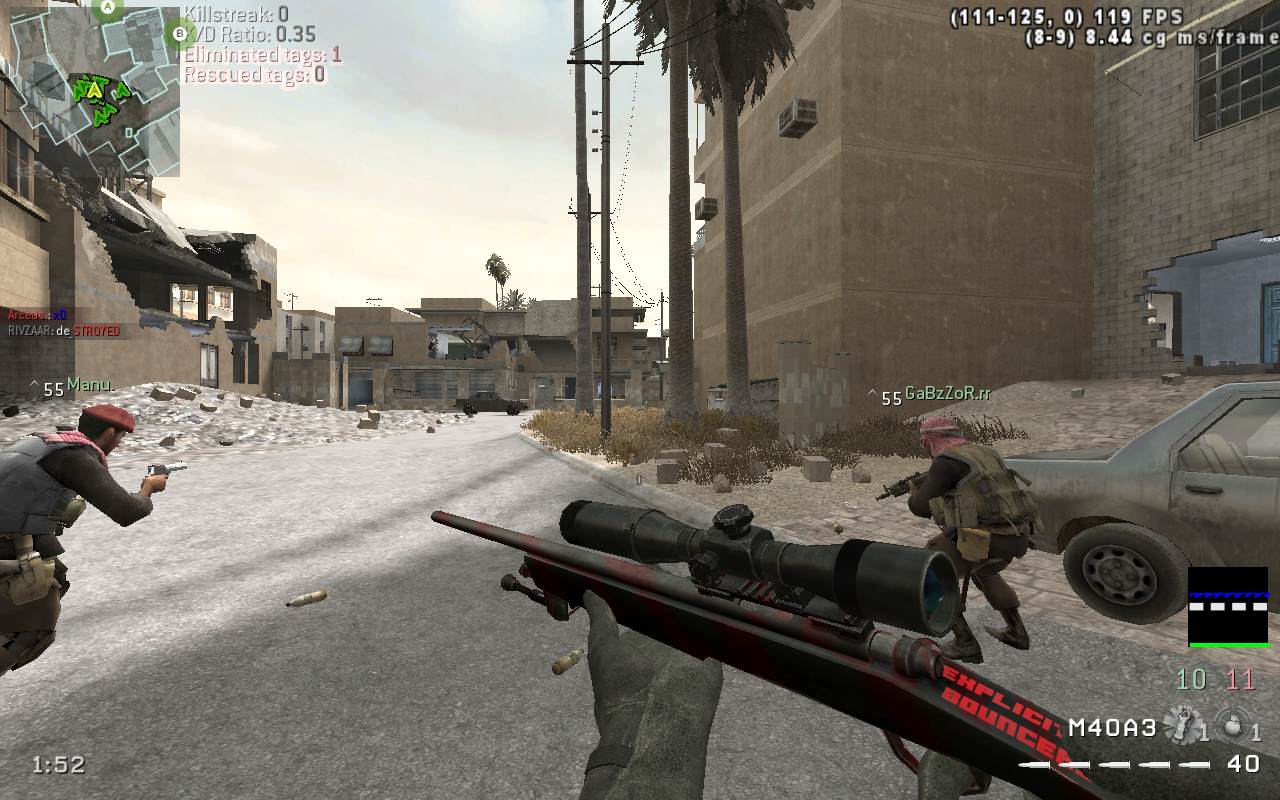
Task: Click the minimap in the corner
Action: pos(94,91)
